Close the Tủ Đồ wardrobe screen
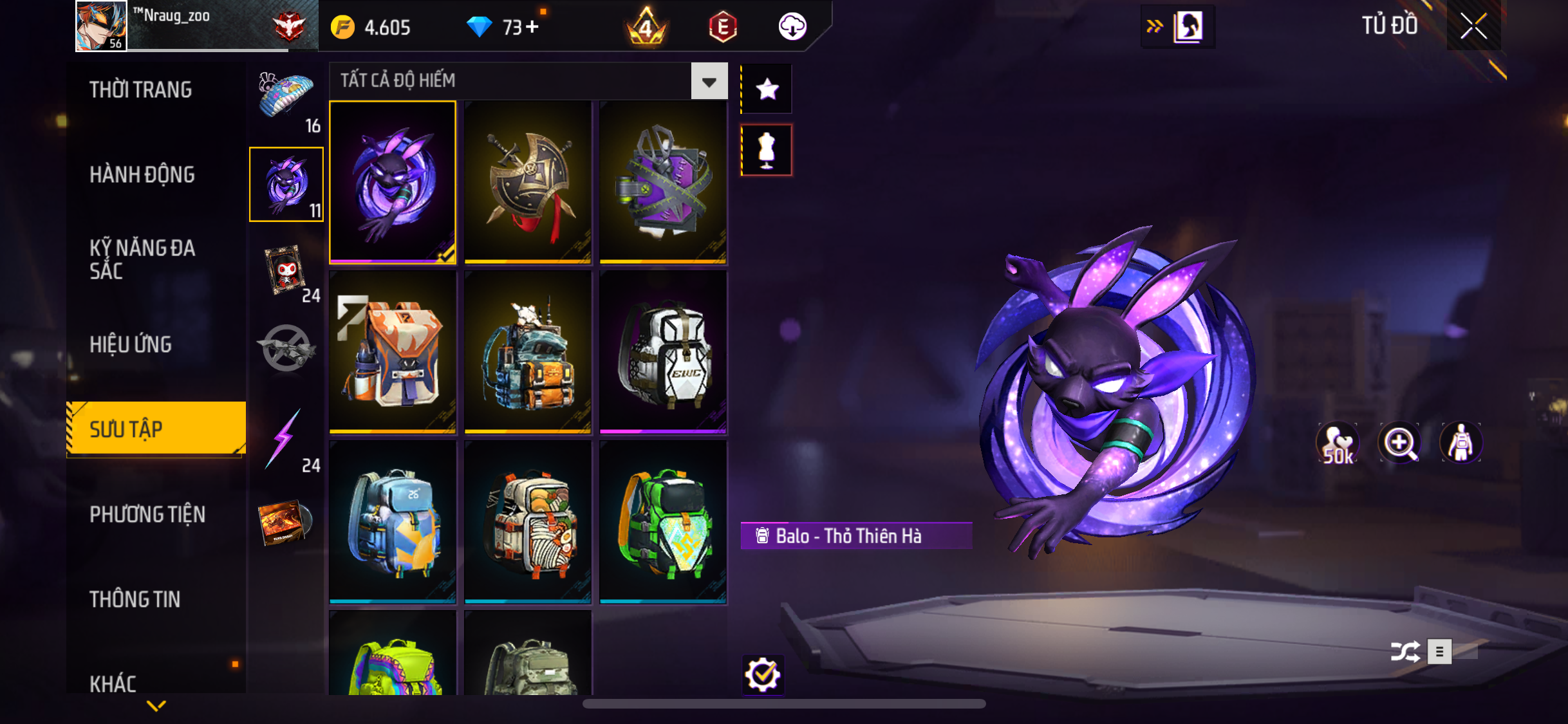 click(1473, 26)
